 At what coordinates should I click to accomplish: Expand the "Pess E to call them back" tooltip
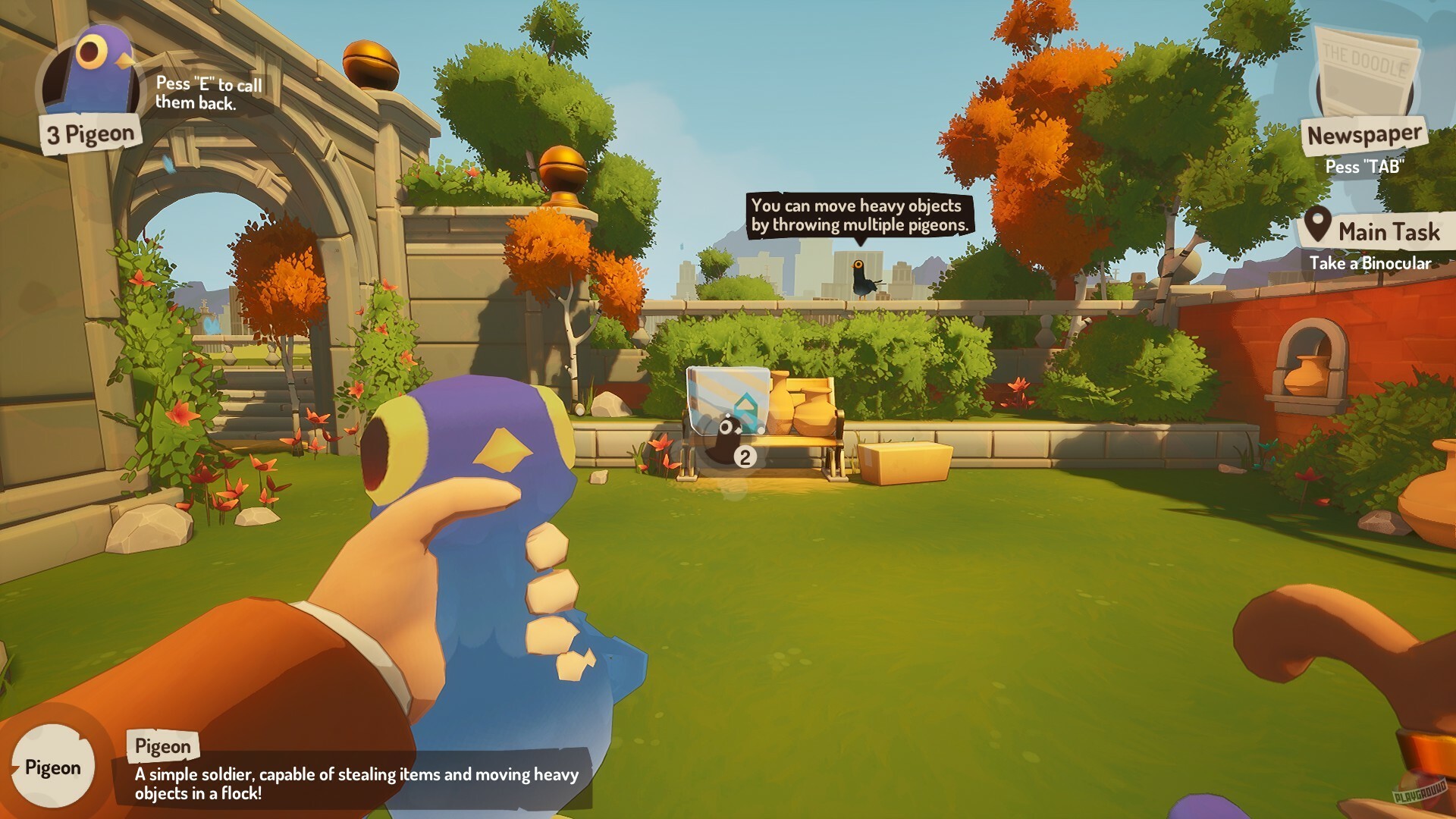pos(209,95)
